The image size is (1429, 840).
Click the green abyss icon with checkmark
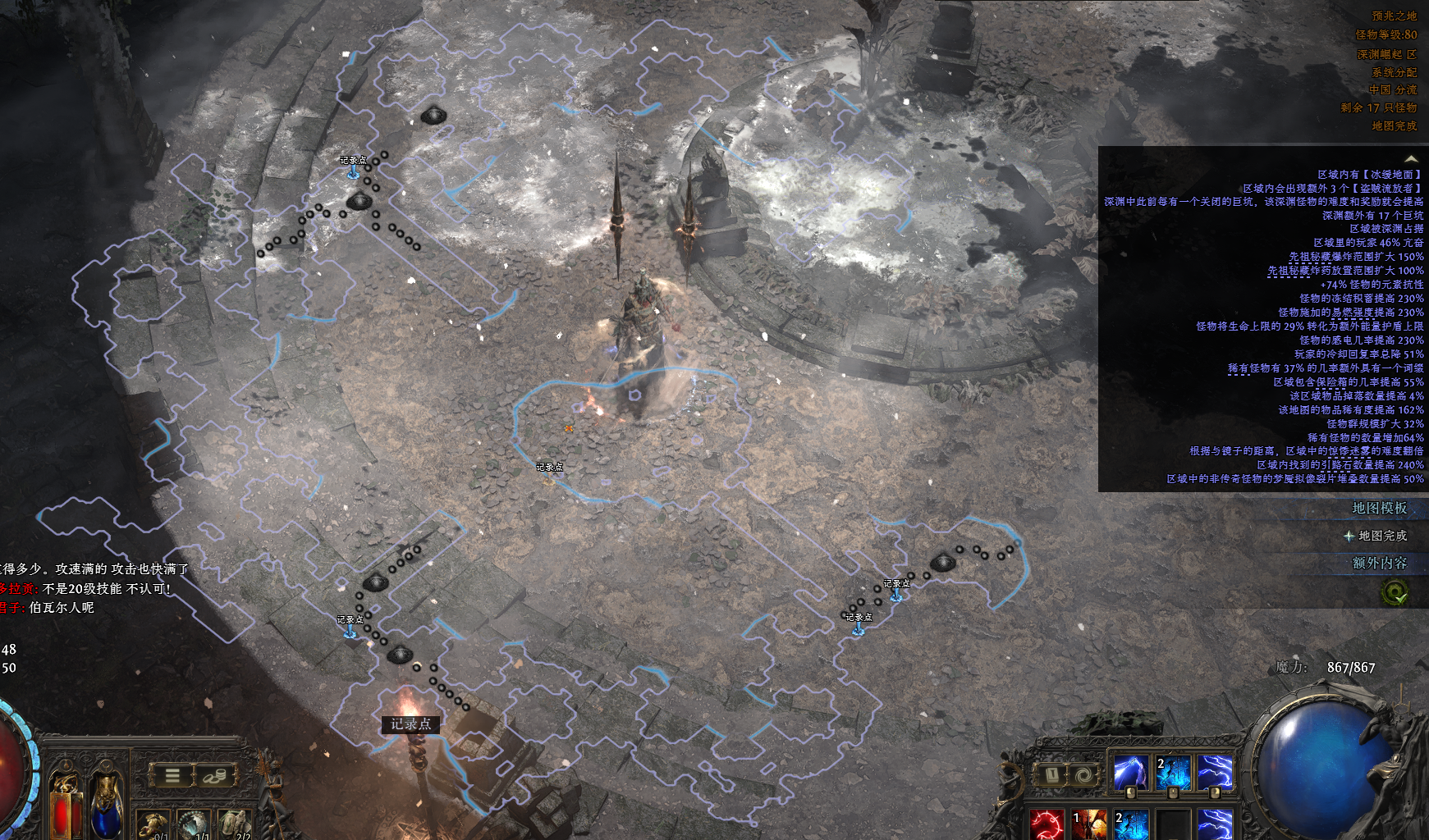pos(1394,591)
